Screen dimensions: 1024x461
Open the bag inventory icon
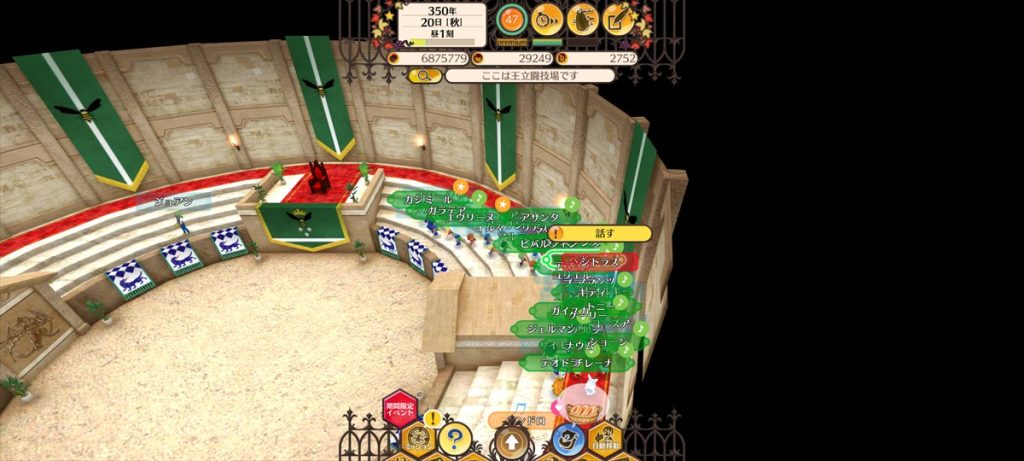pyautogui.click(x=583, y=18)
